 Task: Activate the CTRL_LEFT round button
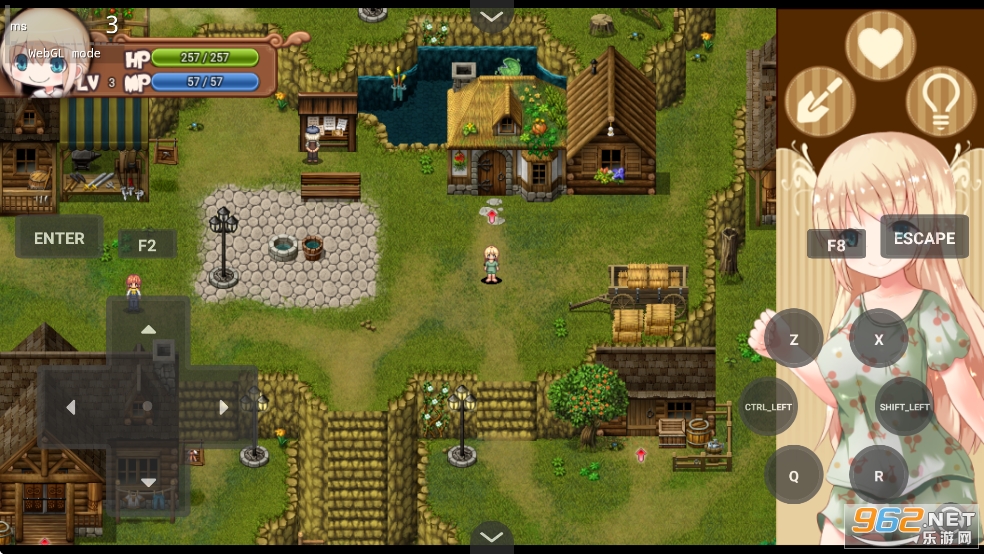(768, 407)
